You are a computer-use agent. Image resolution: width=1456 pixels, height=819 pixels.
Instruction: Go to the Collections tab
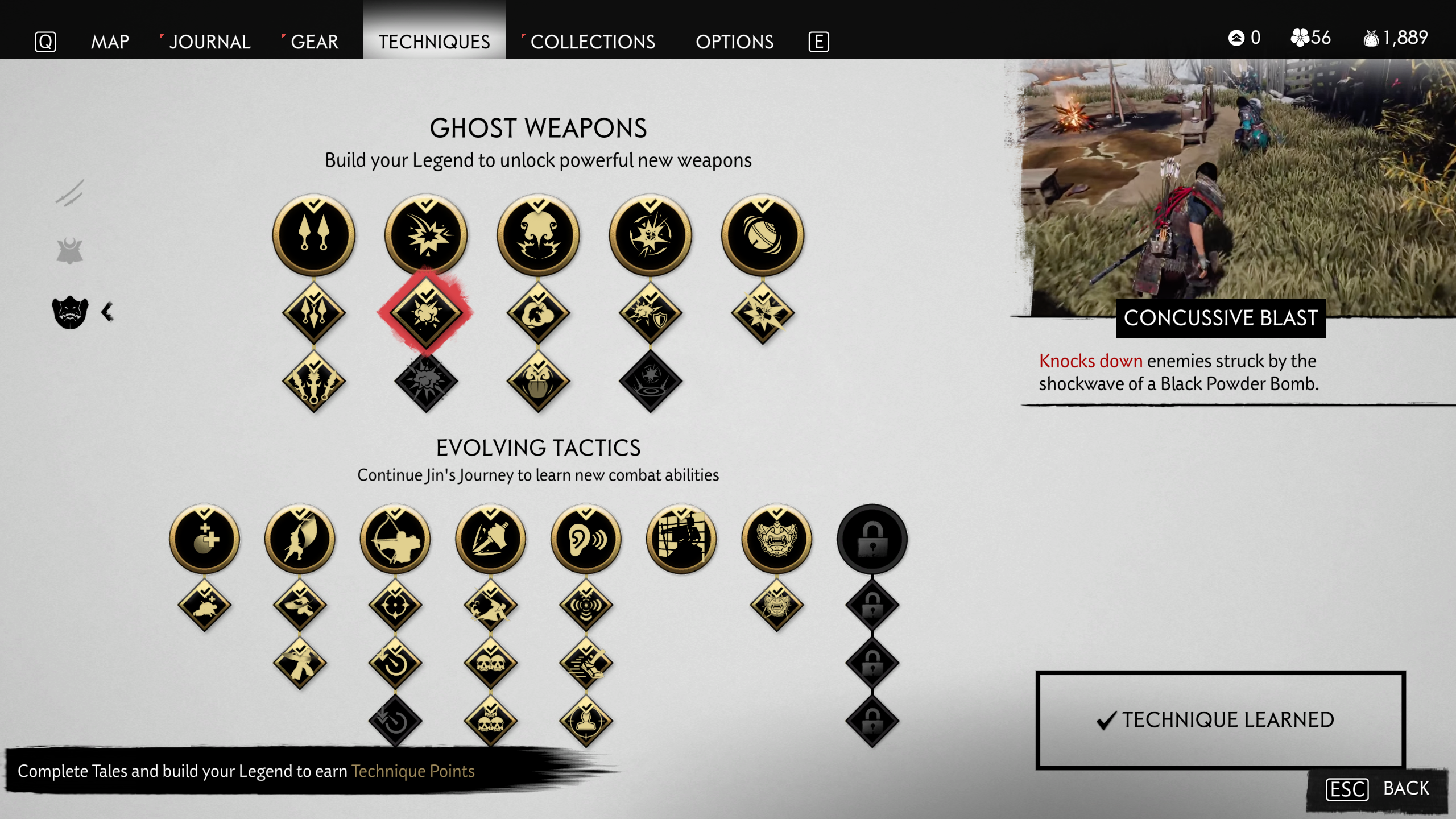click(592, 42)
